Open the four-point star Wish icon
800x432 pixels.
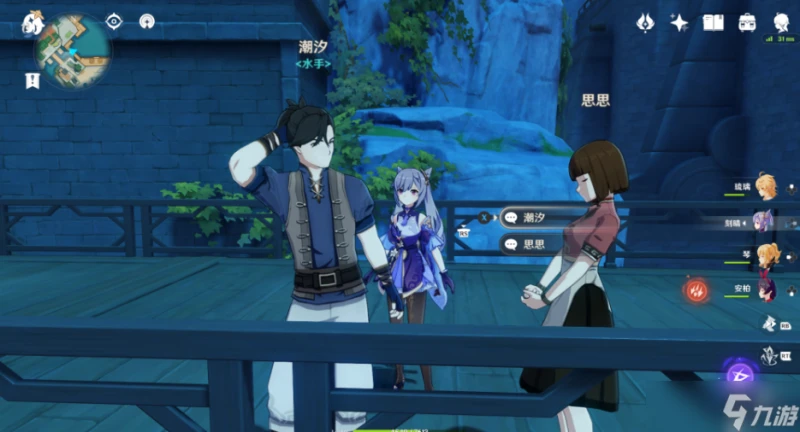click(680, 22)
